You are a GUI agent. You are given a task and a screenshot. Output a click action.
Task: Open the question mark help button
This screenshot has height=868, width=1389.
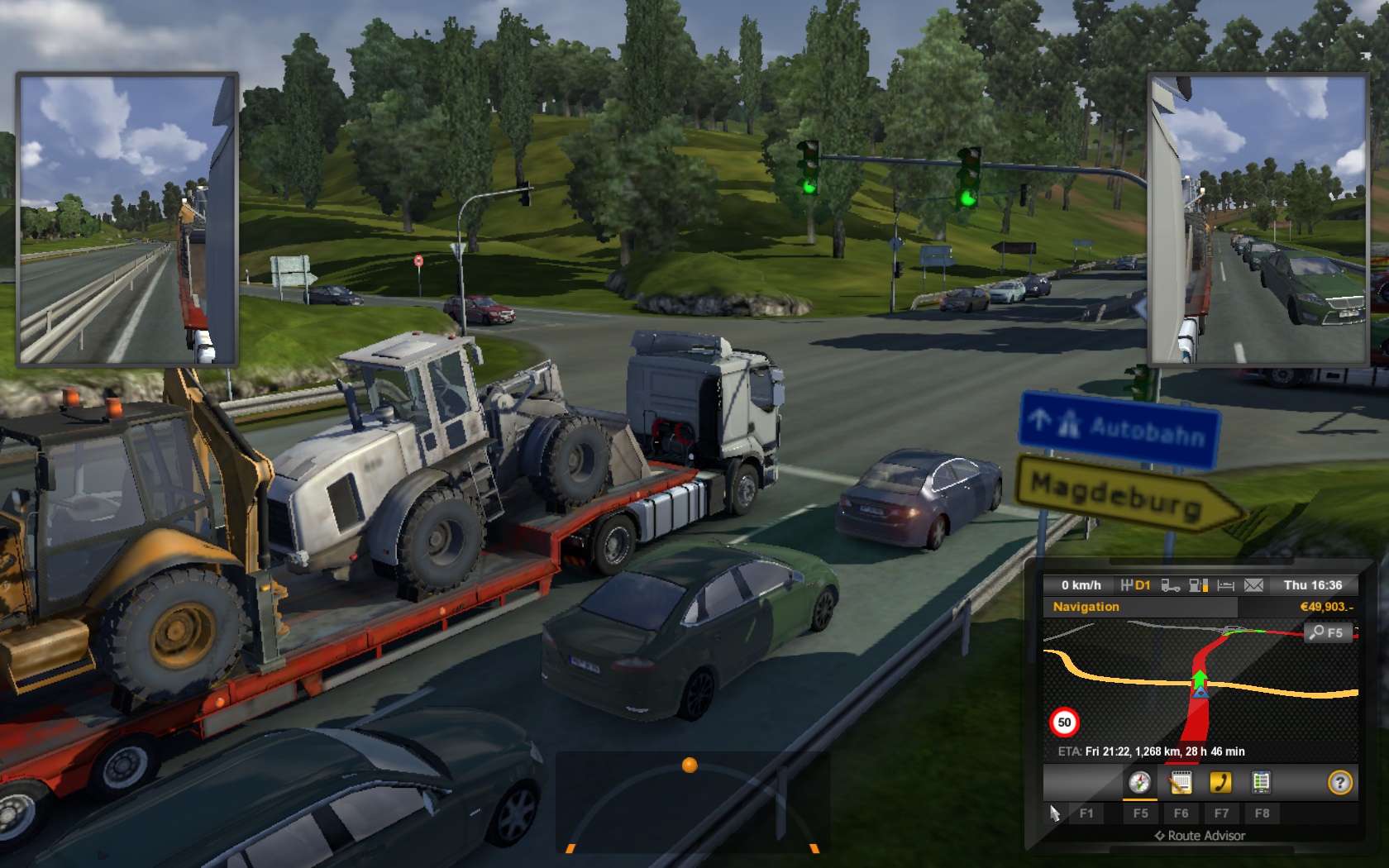coord(1339,782)
